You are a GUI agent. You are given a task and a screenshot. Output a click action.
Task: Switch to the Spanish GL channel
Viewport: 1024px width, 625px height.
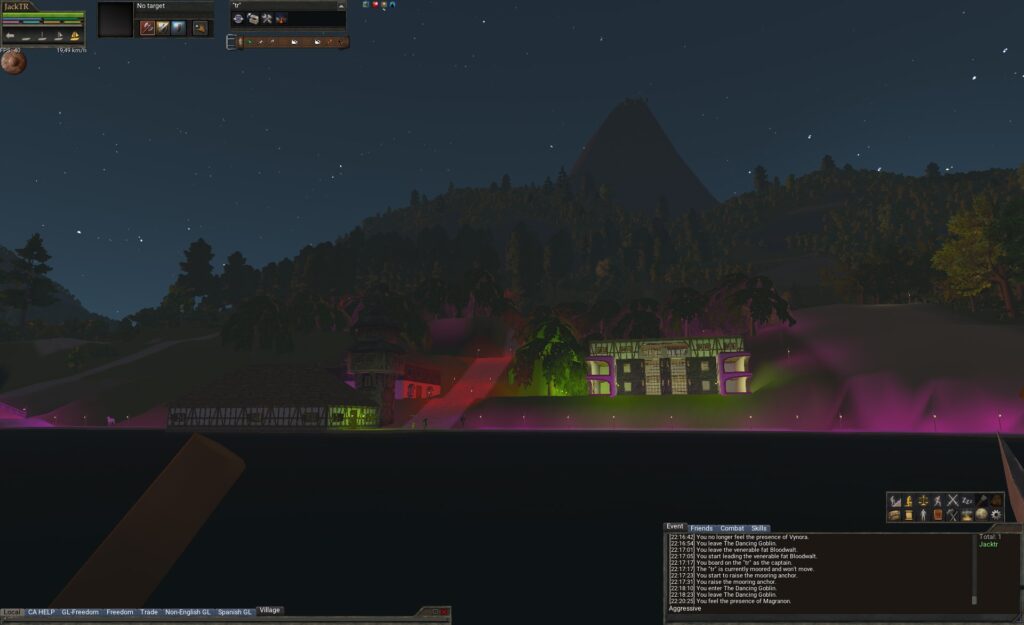pos(235,611)
